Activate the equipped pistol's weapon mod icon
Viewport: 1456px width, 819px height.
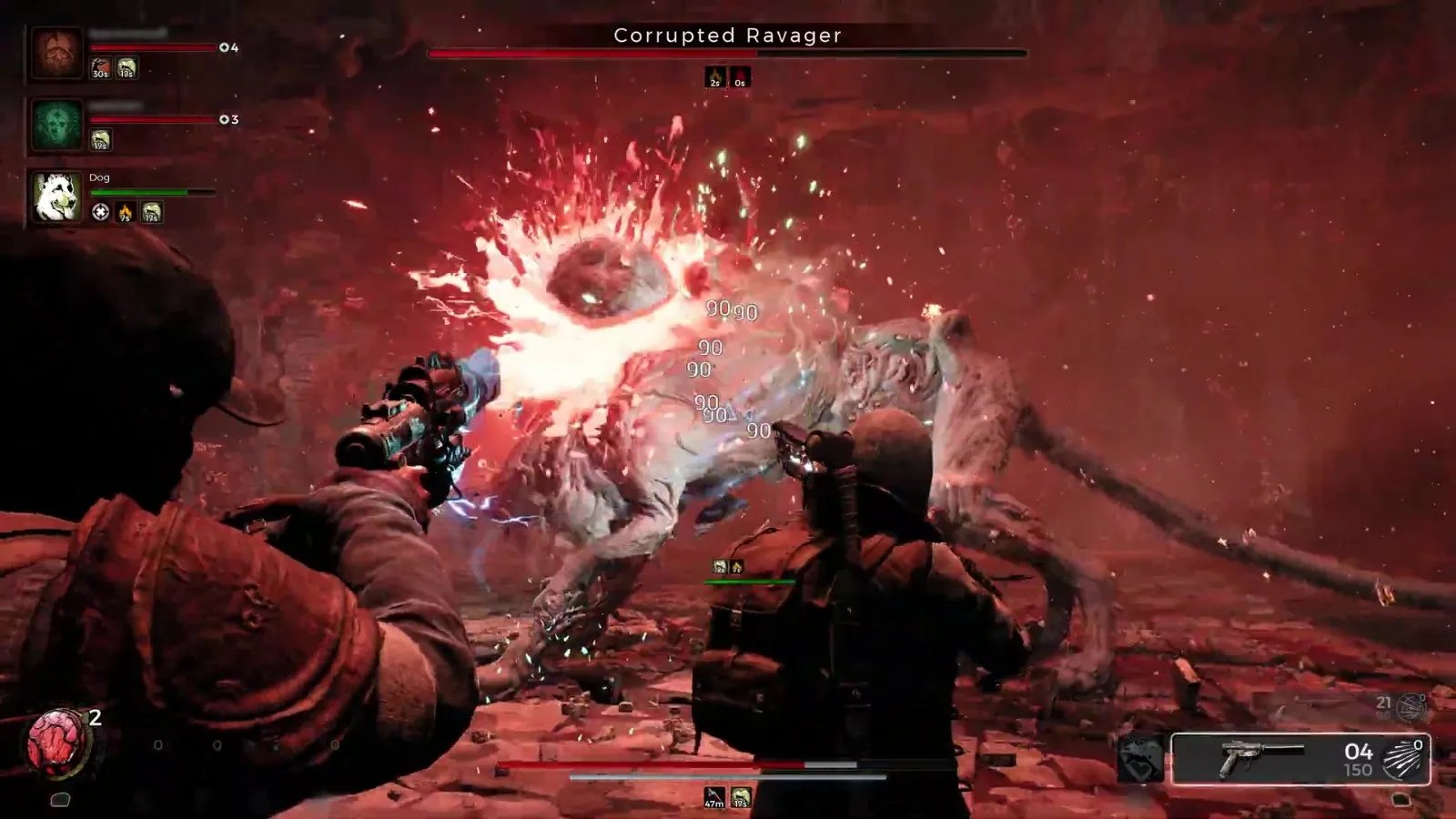[x=1402, y=759]
